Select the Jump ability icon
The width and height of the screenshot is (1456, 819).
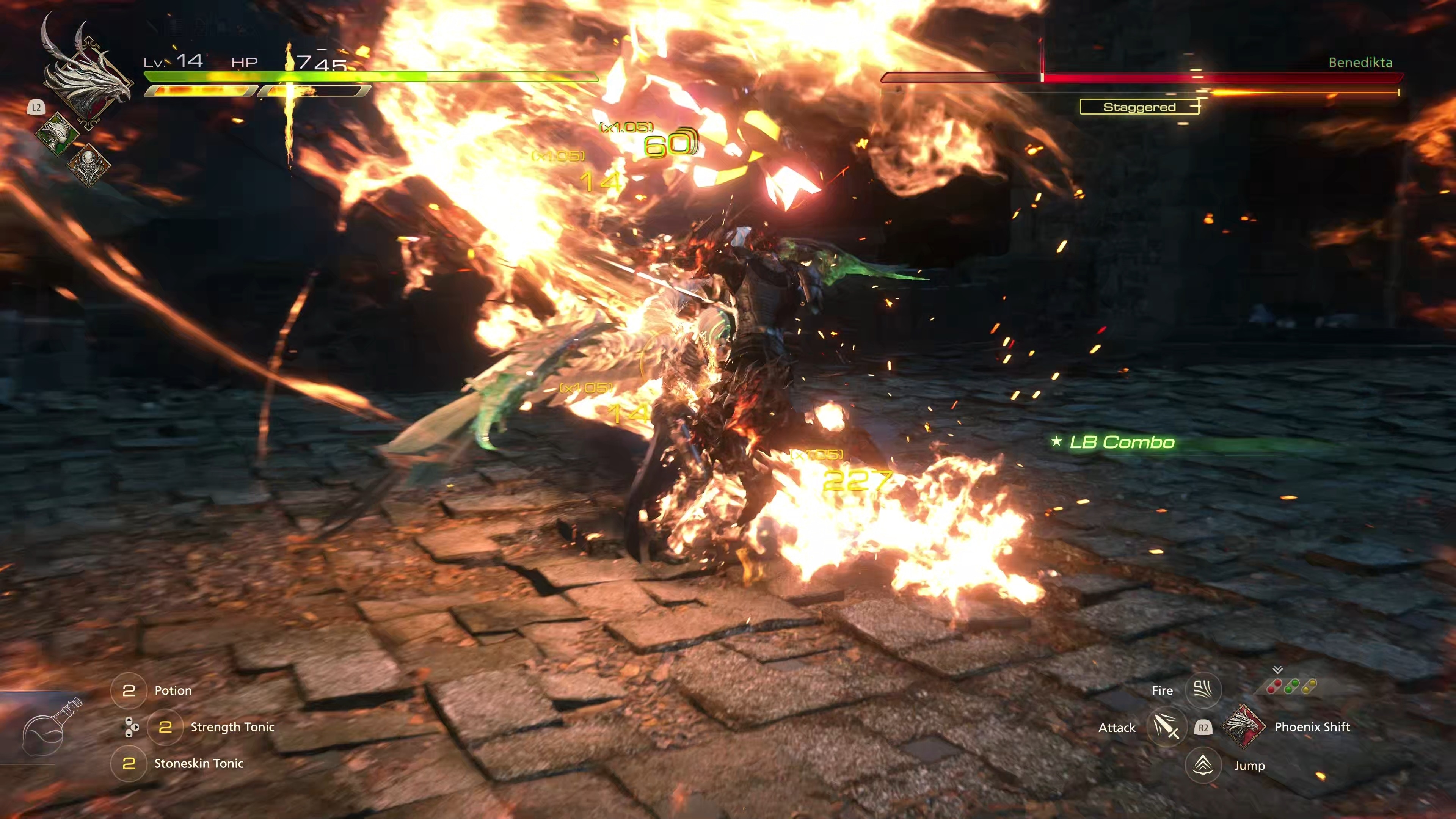pos(1203,765)
